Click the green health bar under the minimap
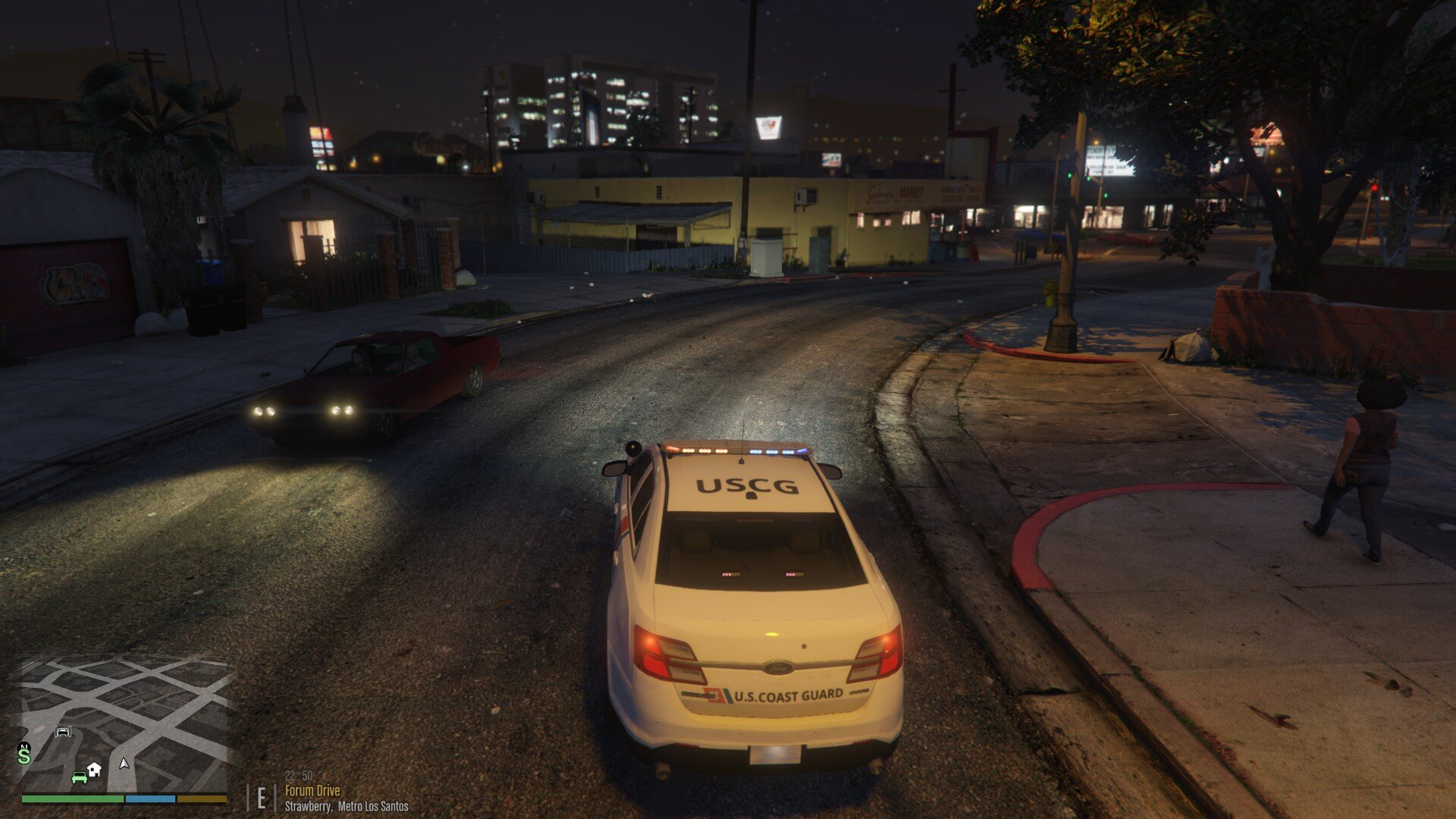1456x819 pixels. coord(71,800)
